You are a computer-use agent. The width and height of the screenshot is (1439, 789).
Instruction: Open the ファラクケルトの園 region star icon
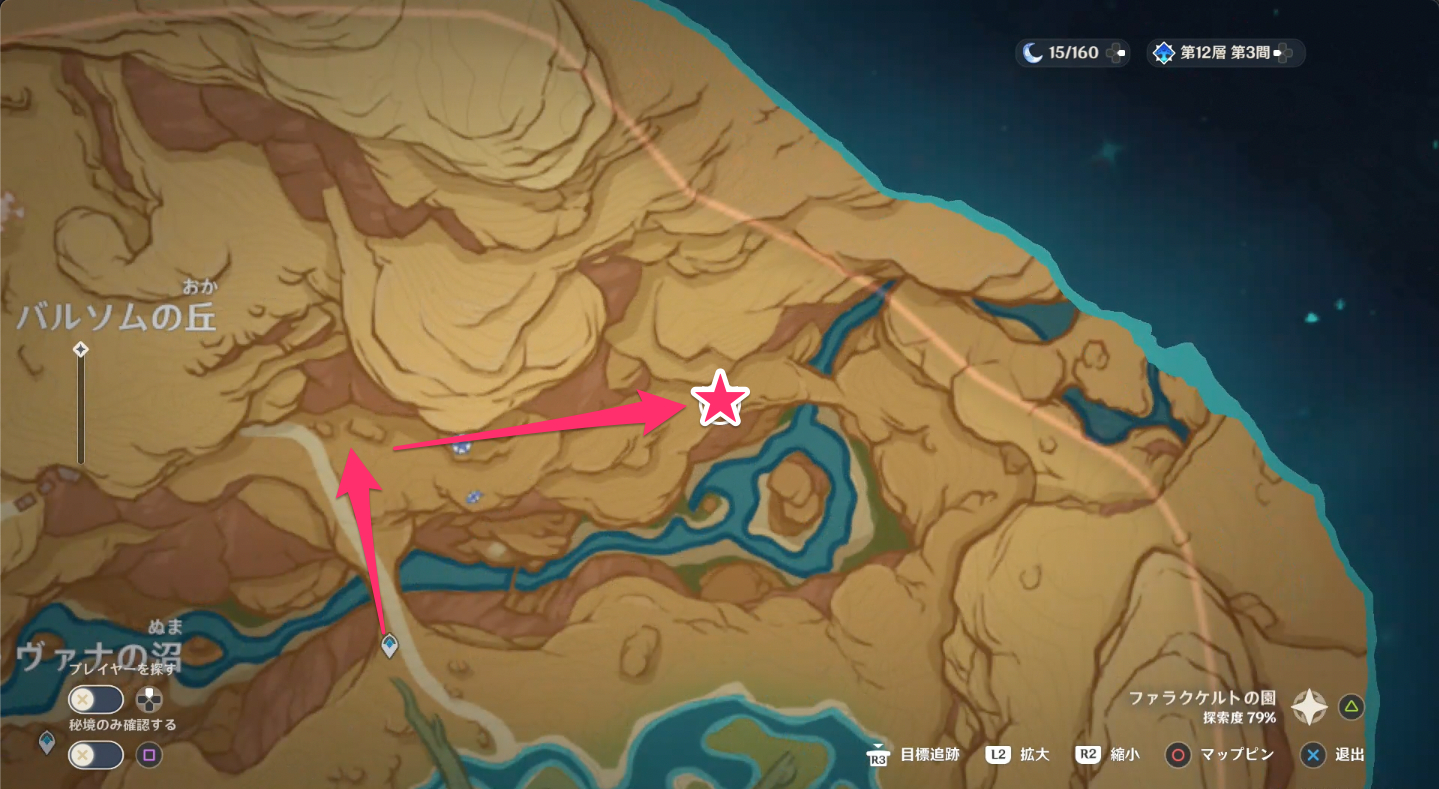tap(1309, 707)
